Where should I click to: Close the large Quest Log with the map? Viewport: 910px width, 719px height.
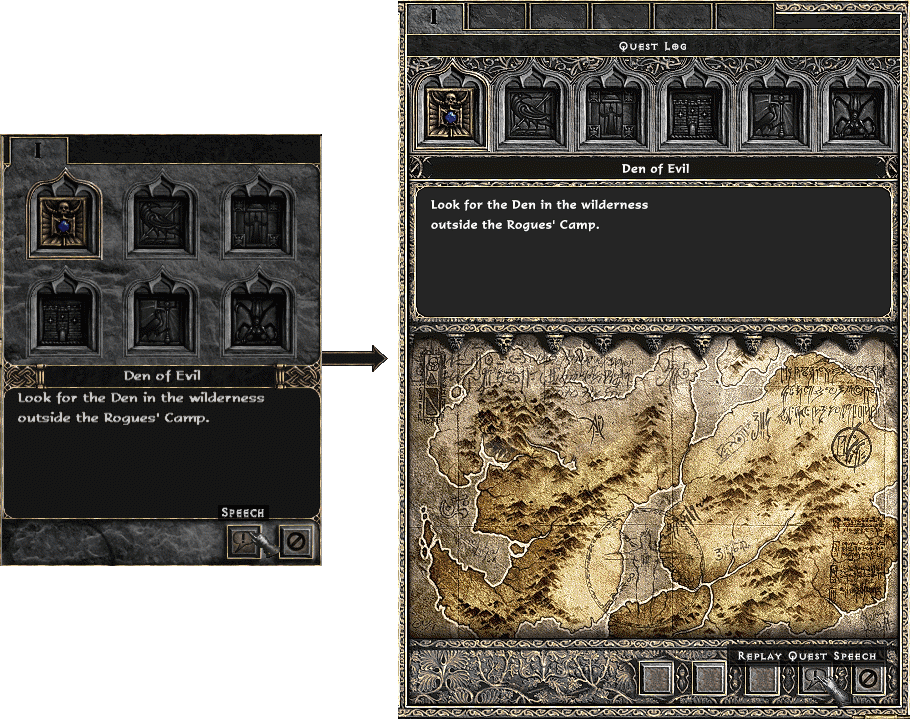[x=867, y=680]
